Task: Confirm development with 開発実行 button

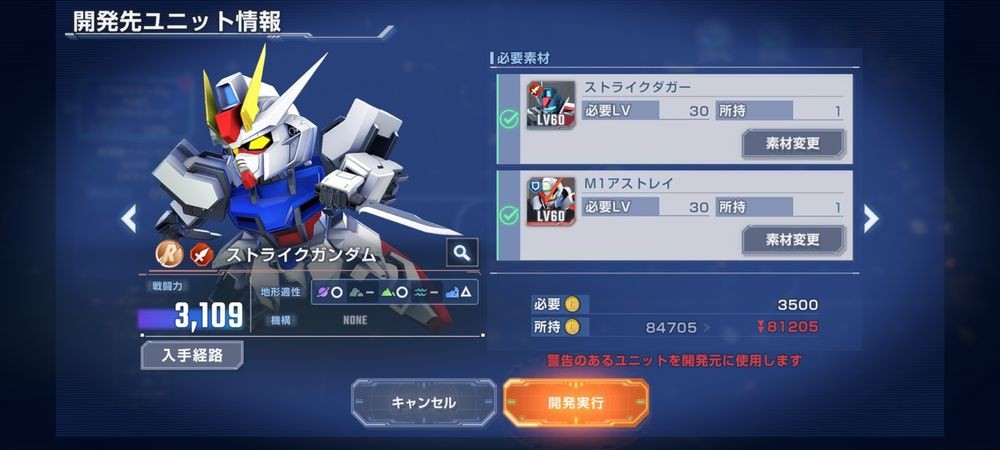Action: click(x=575, y=403)
